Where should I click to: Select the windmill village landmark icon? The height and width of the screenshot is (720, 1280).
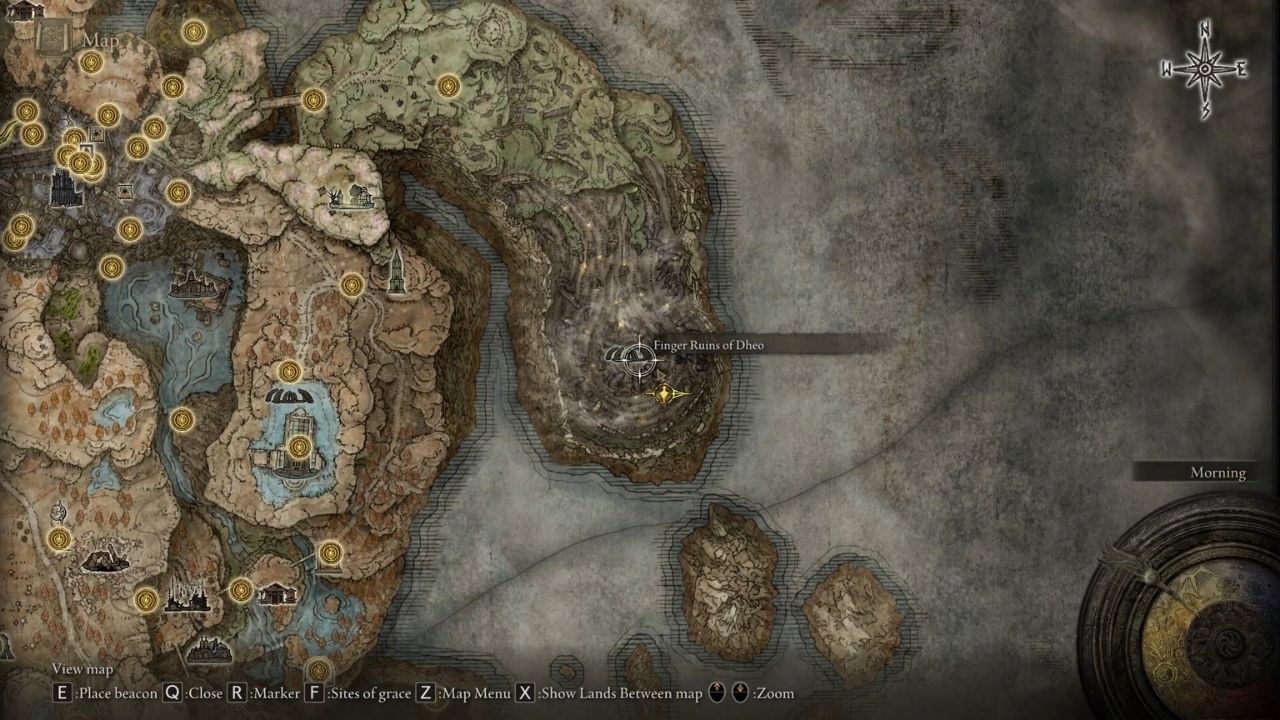tap(355, 198)
